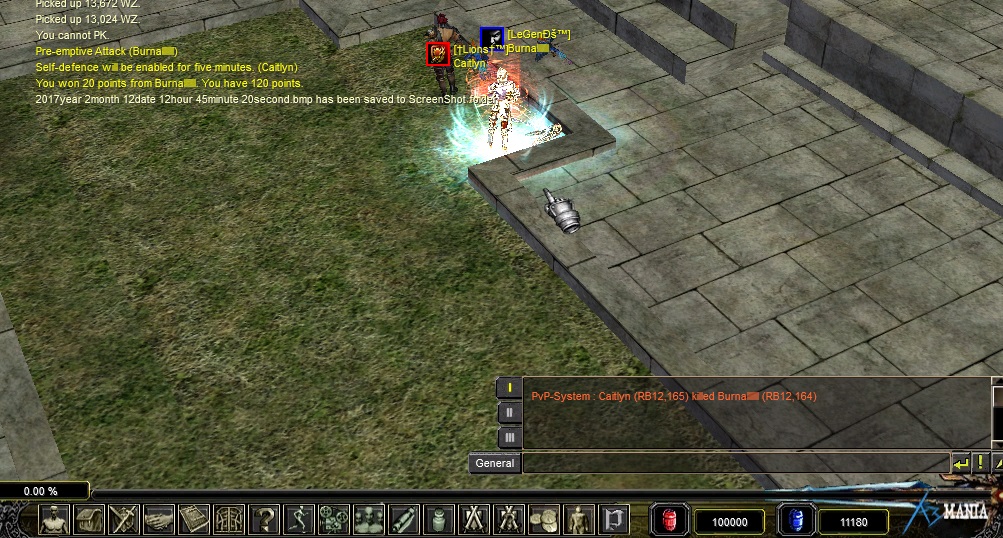Open the book icon in toolbar

point(192,520)
